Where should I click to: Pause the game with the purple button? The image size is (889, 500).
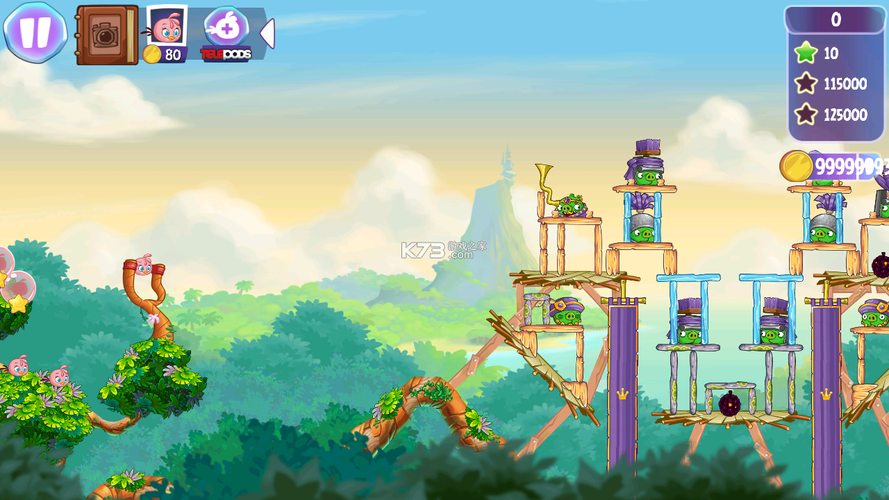pyautogui.click(x=35, y=32)
